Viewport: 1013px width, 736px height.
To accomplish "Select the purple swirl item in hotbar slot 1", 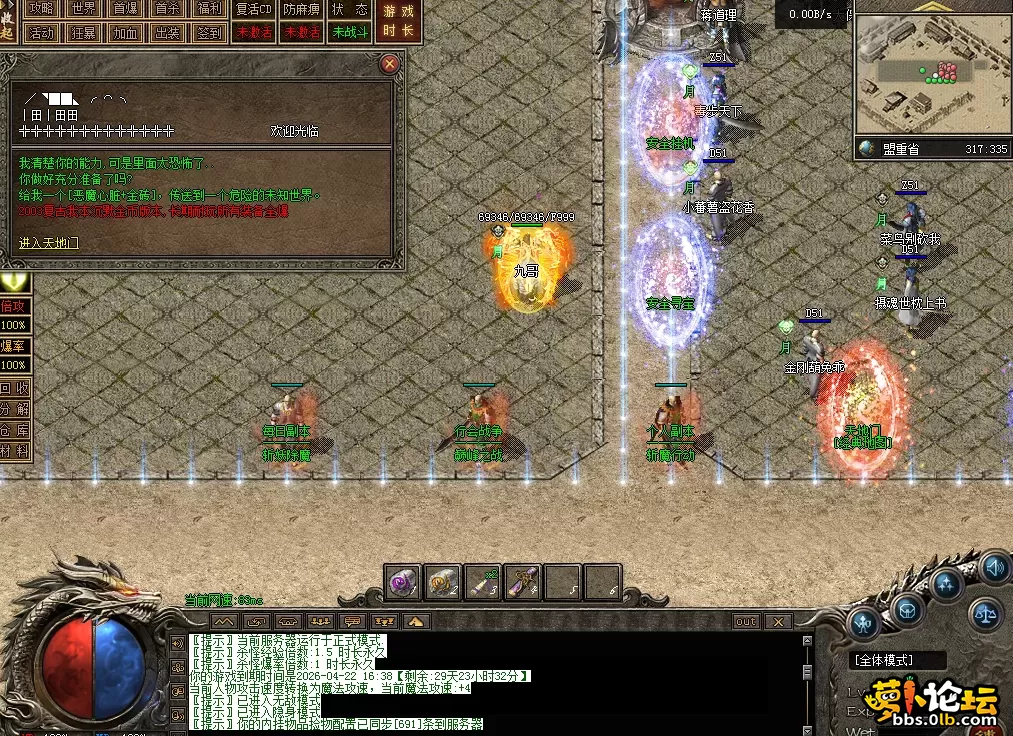I will [x=403, y=582].
